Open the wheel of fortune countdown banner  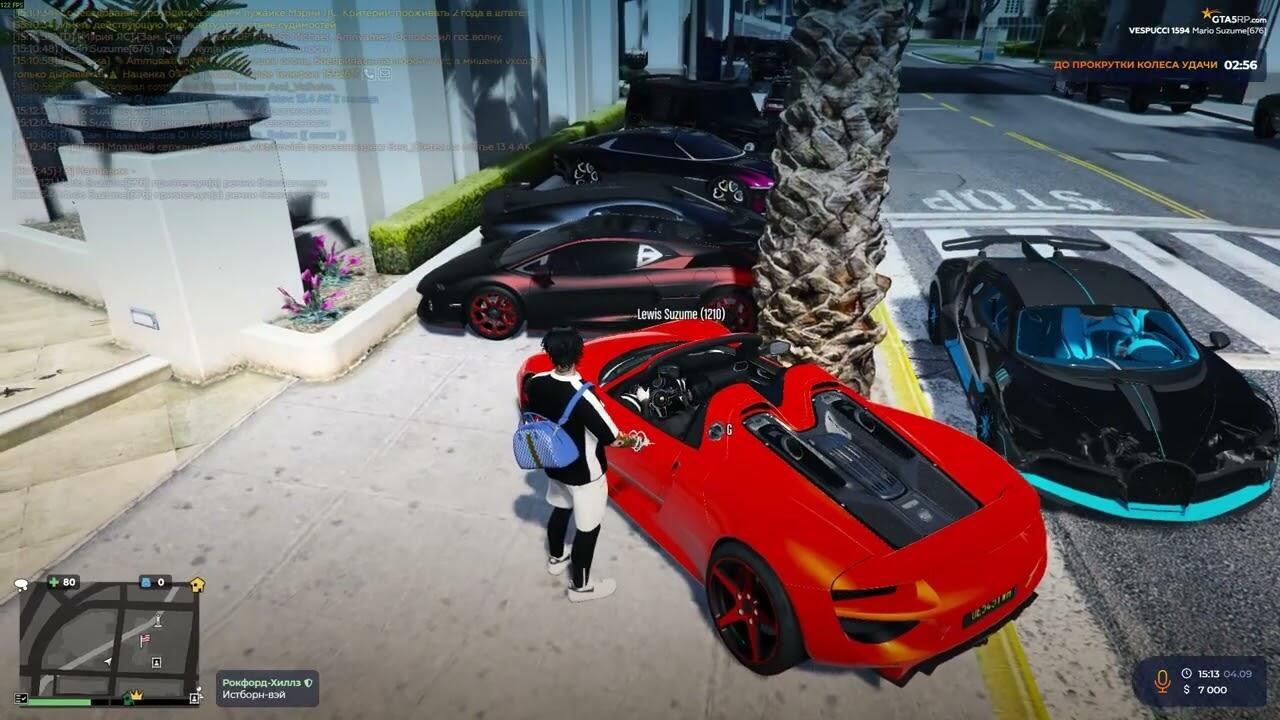(1156, 65)
